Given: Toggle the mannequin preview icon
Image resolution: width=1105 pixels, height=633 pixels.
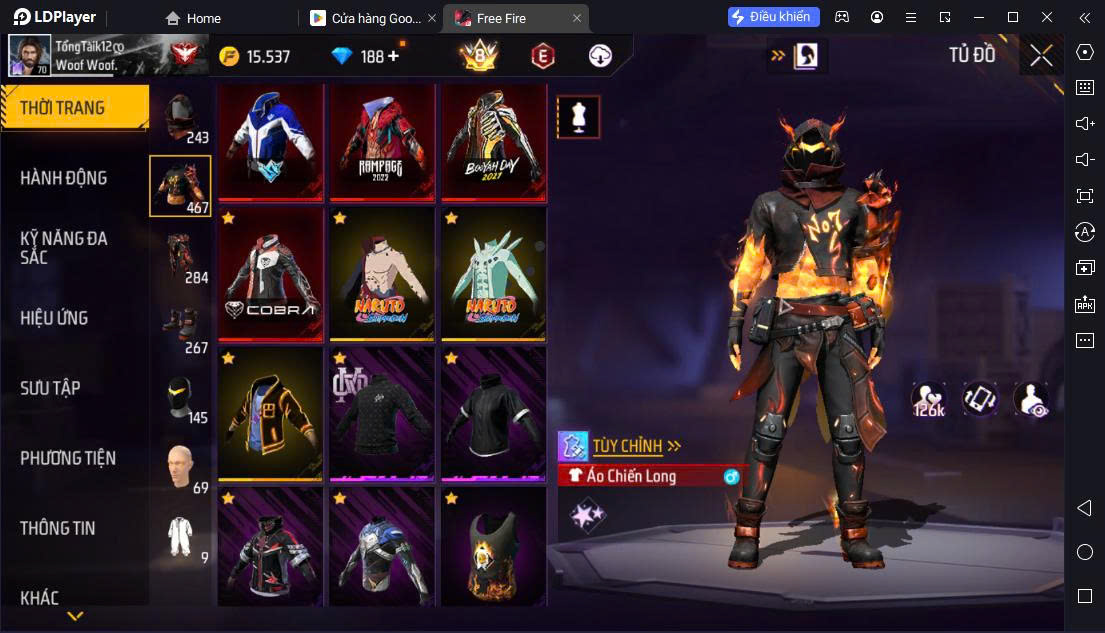Looking at the screenshot, I should [x=578, y=117].
